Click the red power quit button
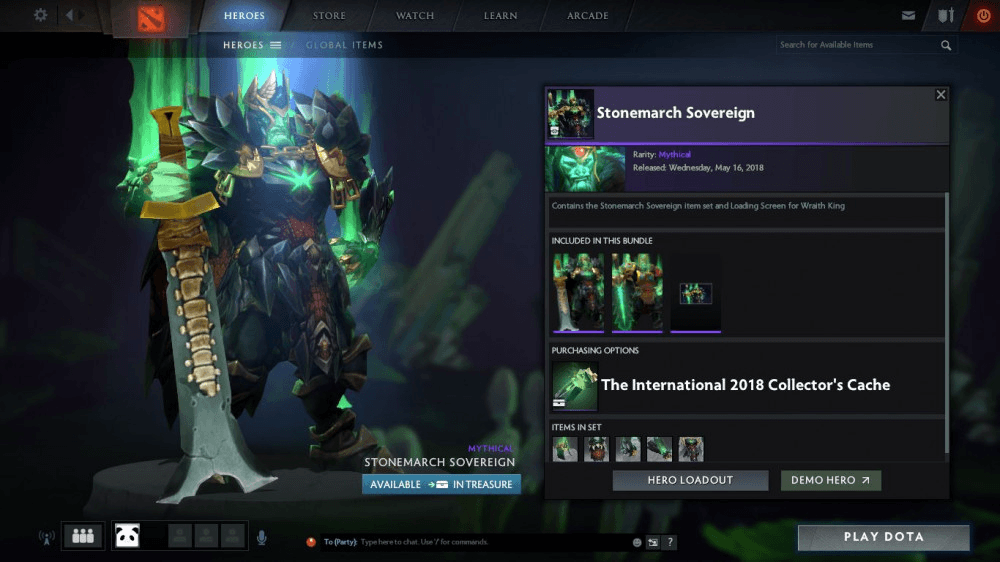This screenshot has height=562, width=1000. tap(984, 16)
